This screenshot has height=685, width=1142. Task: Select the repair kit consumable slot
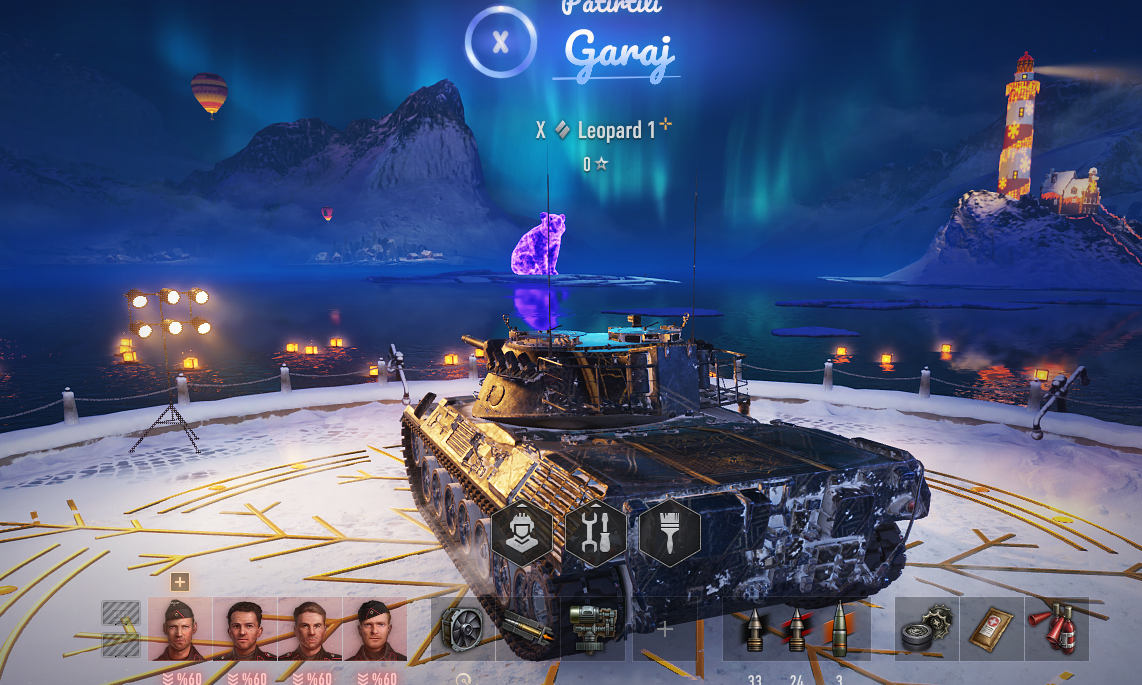(926, 630)
